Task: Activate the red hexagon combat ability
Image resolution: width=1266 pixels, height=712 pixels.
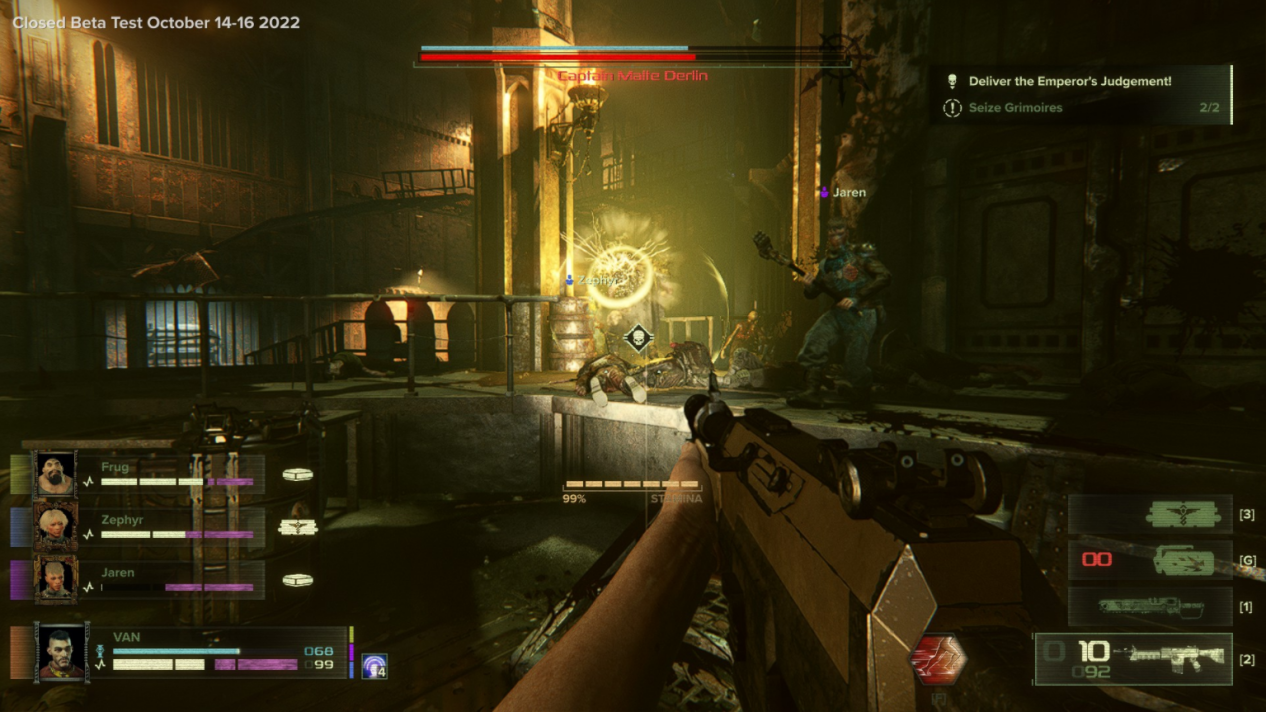Action: click(938, 660)
